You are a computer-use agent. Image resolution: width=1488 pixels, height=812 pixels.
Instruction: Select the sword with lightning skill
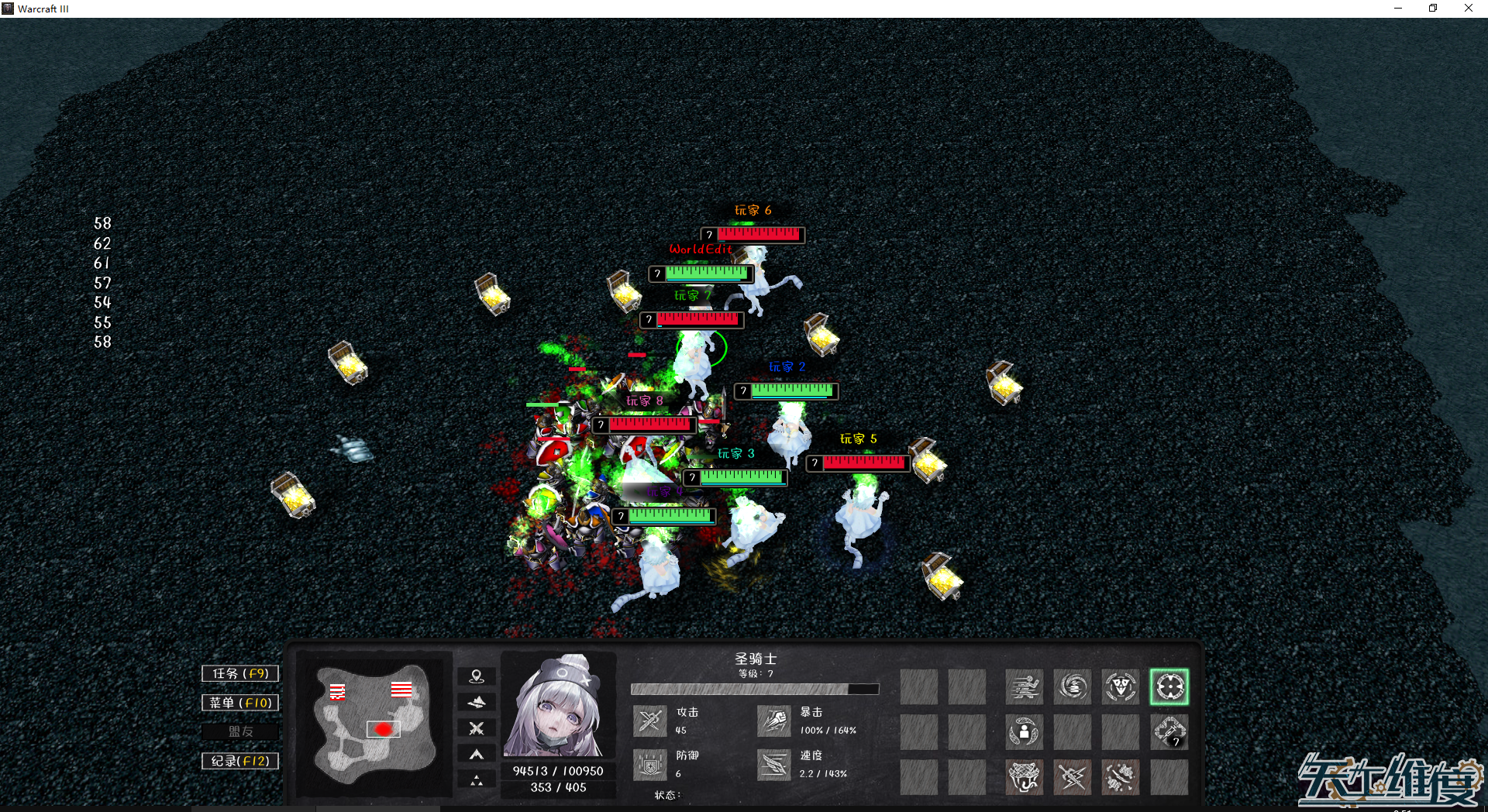point(1073,776)
